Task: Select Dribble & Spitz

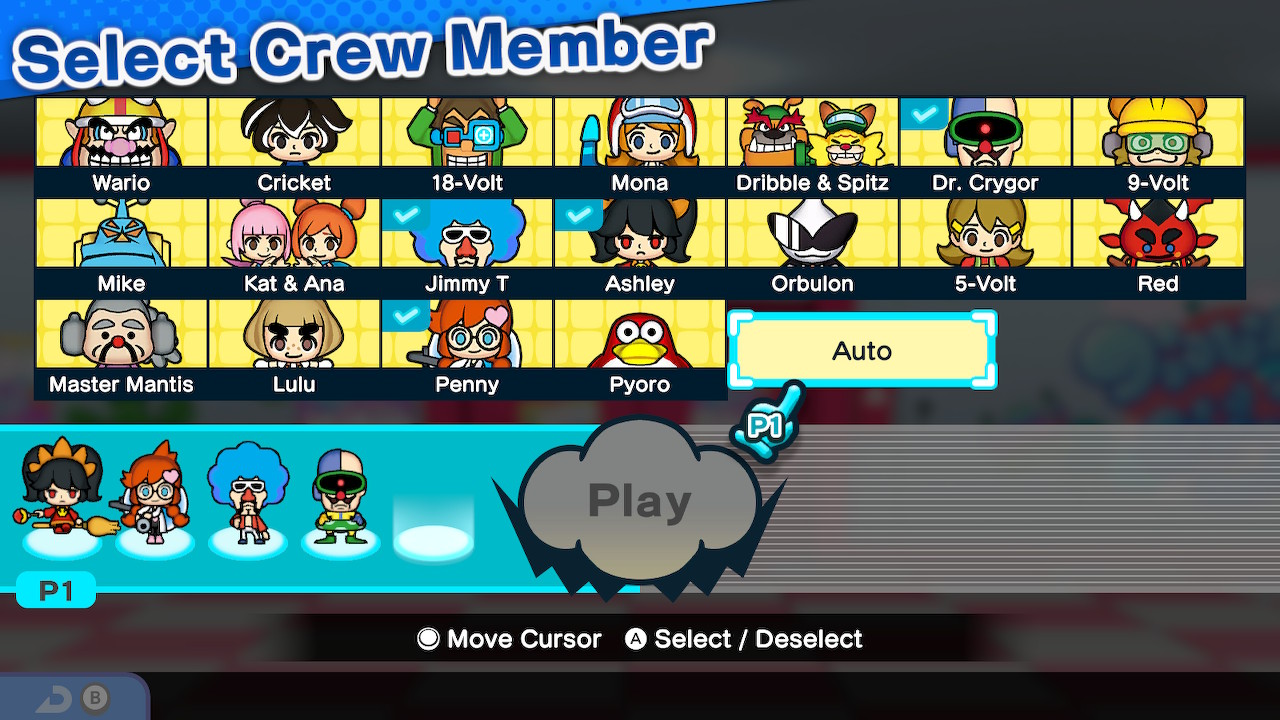Action: (812, 135)
